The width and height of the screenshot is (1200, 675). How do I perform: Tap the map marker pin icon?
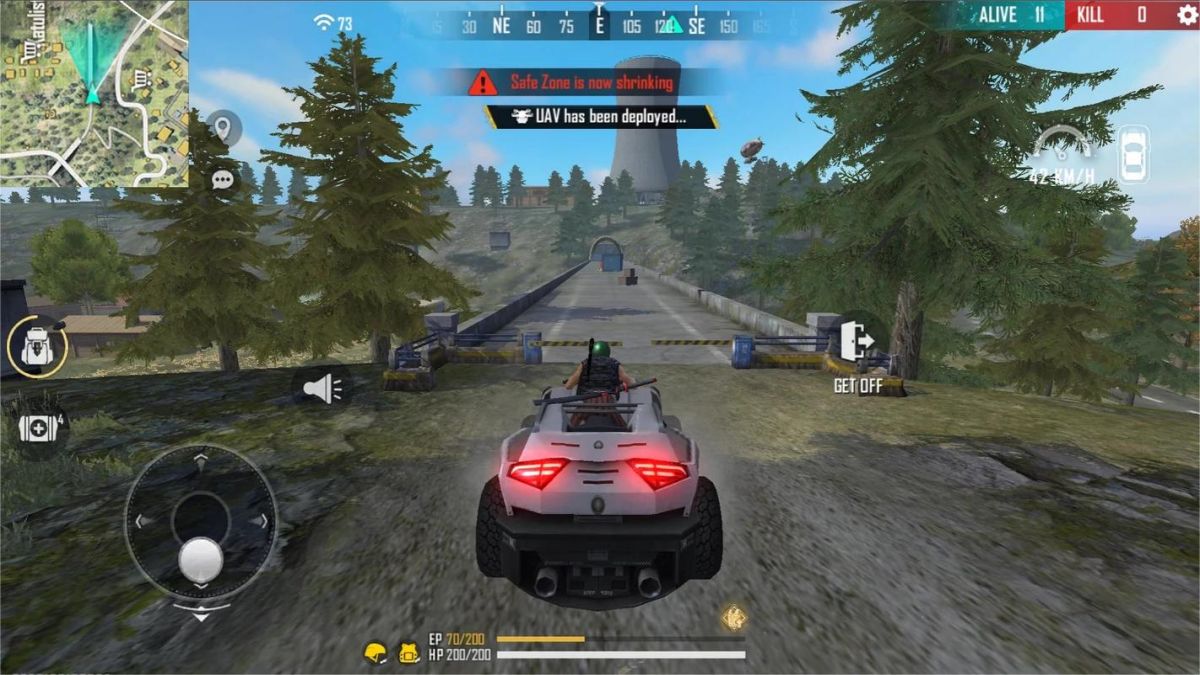(x=223, y=128)
